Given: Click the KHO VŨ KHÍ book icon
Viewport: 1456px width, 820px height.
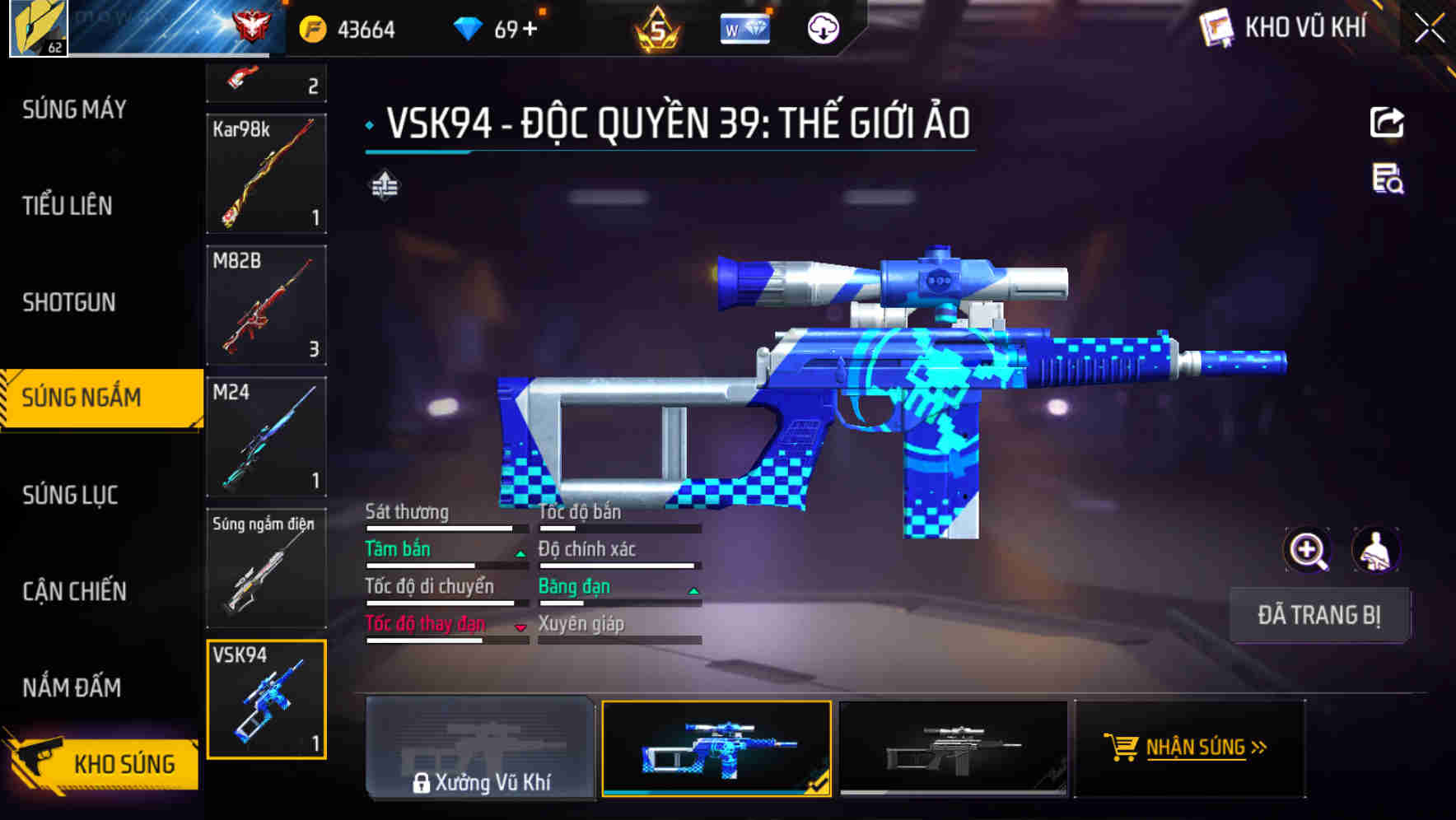Looking at the screenshot, I should tap(1215, 26).
